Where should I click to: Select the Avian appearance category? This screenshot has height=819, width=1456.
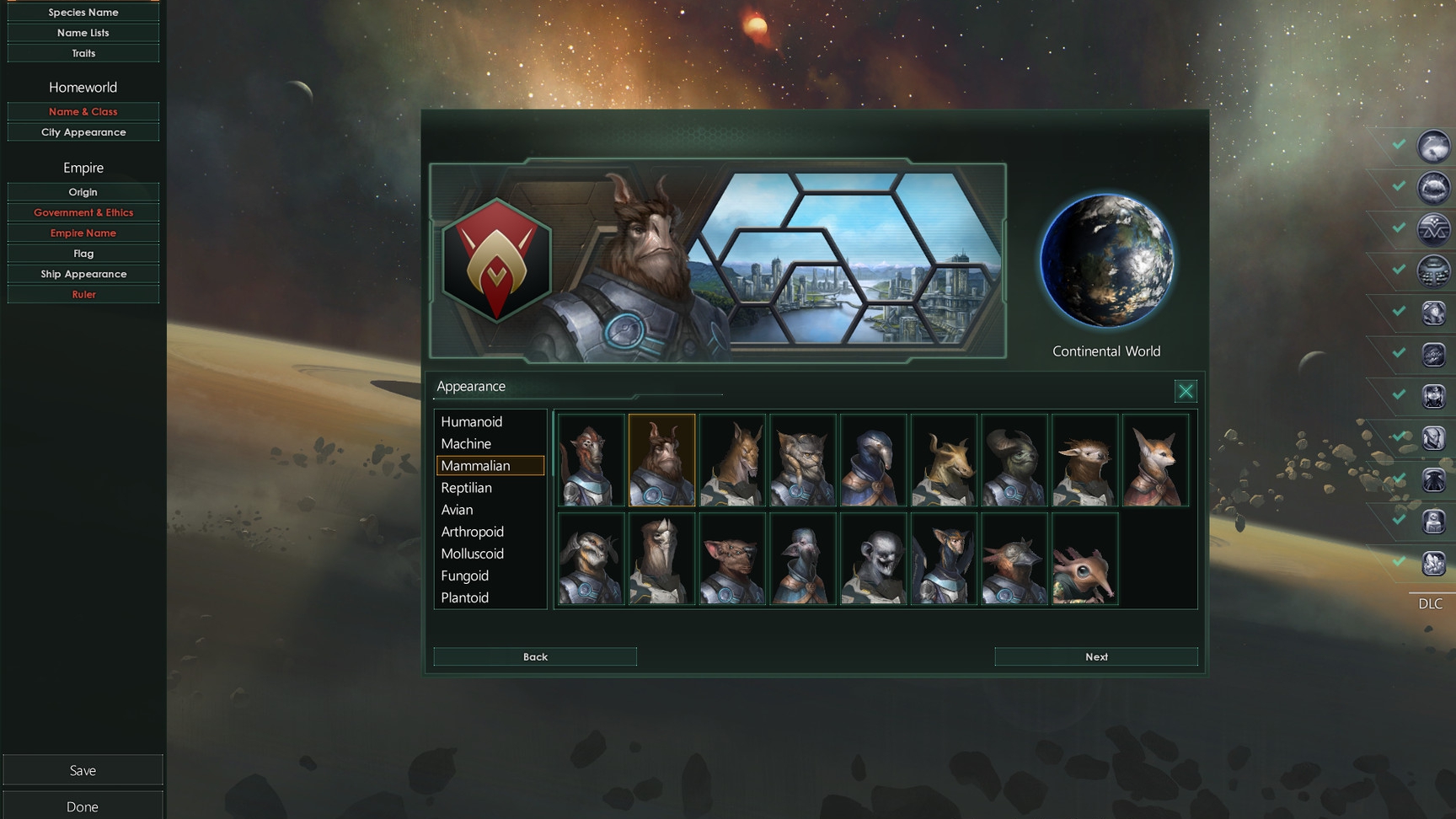[456, 510]
